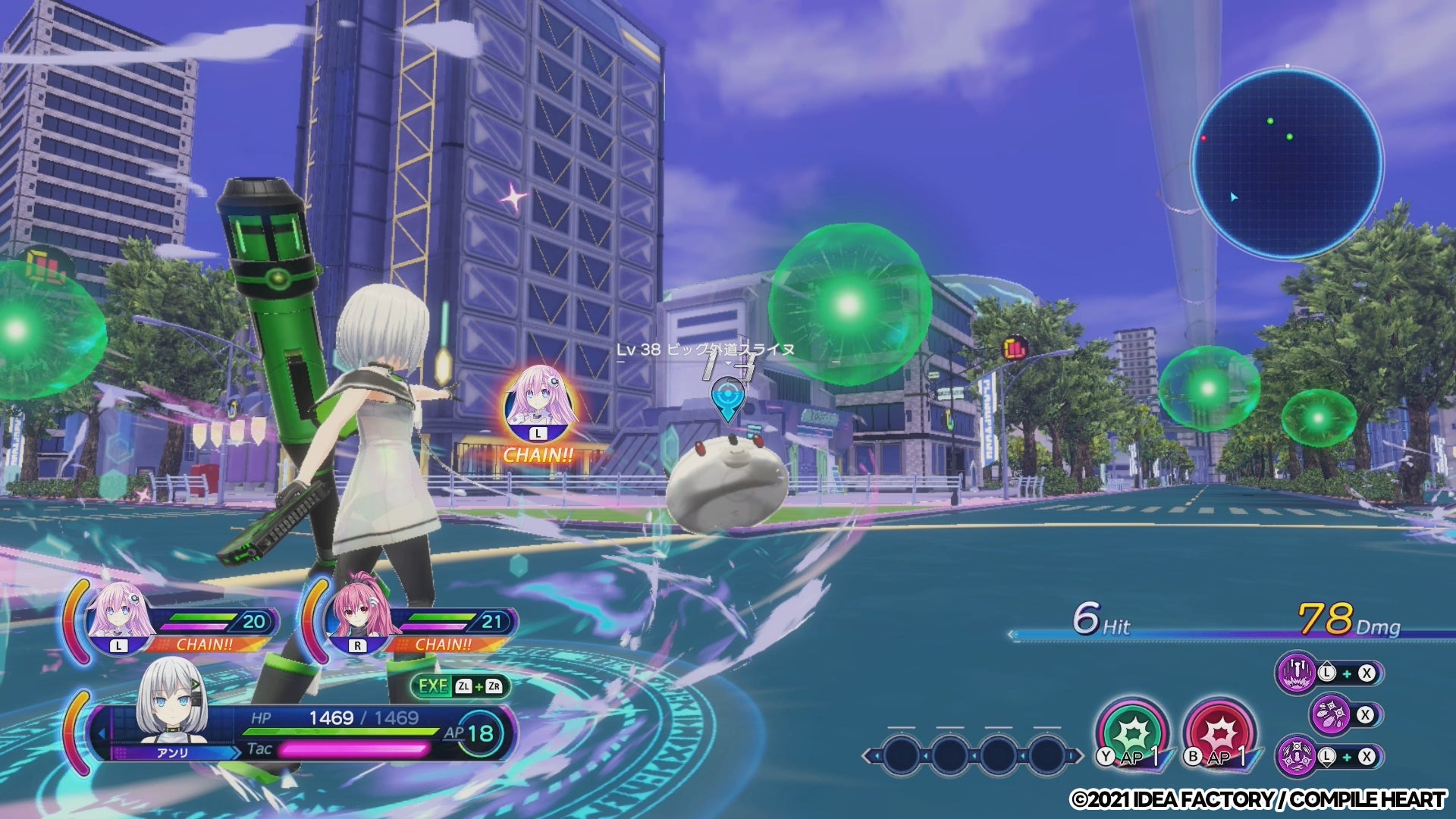The height and width of the screenshot is (819, 1456).
Task: Use the purple falling-missiles skill
Action: [1297, 673]
